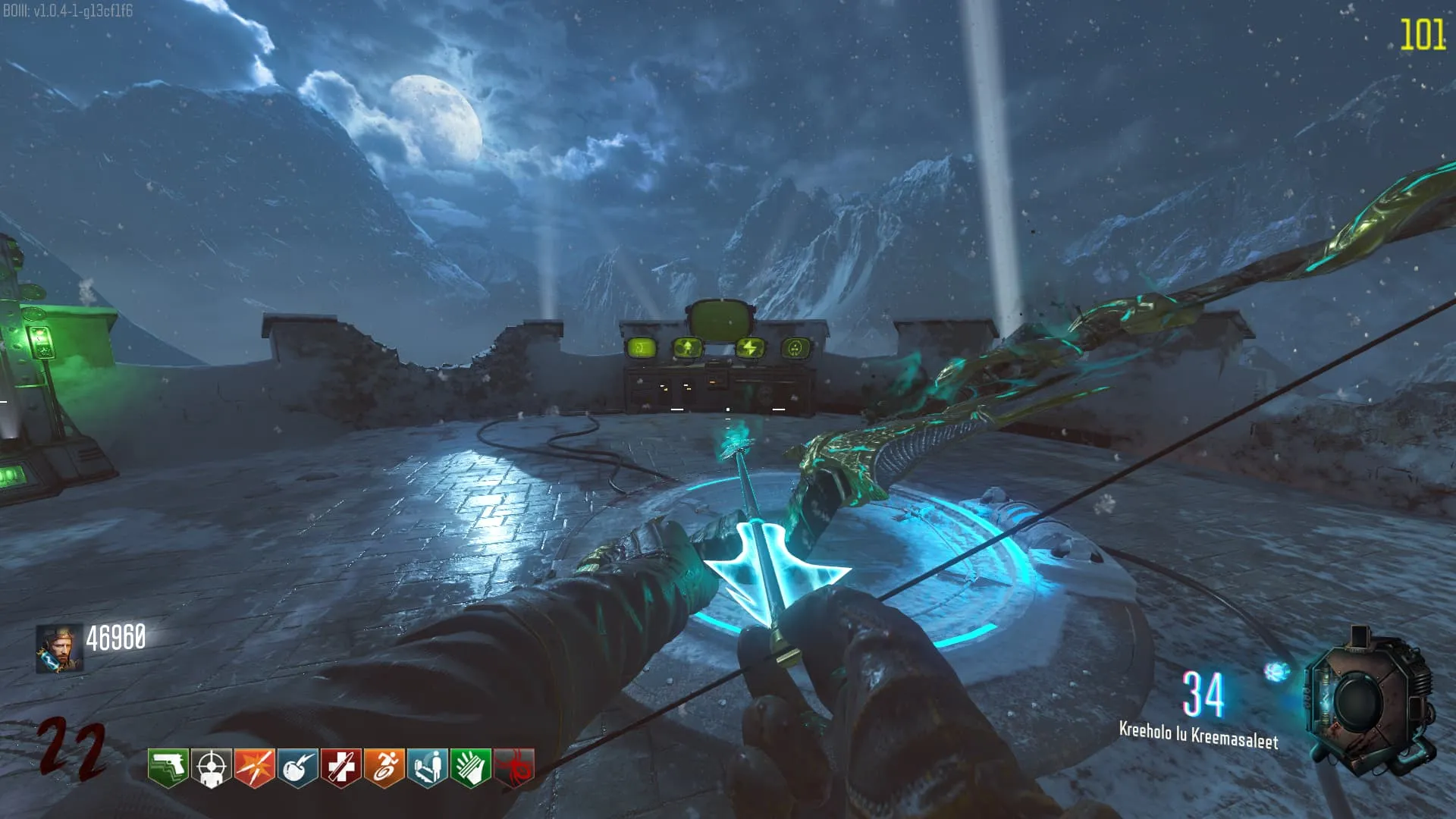This screenshot has height=819, width=1456.
Task: Select the Rocket Shield equipment icon
Action: 1370,701
